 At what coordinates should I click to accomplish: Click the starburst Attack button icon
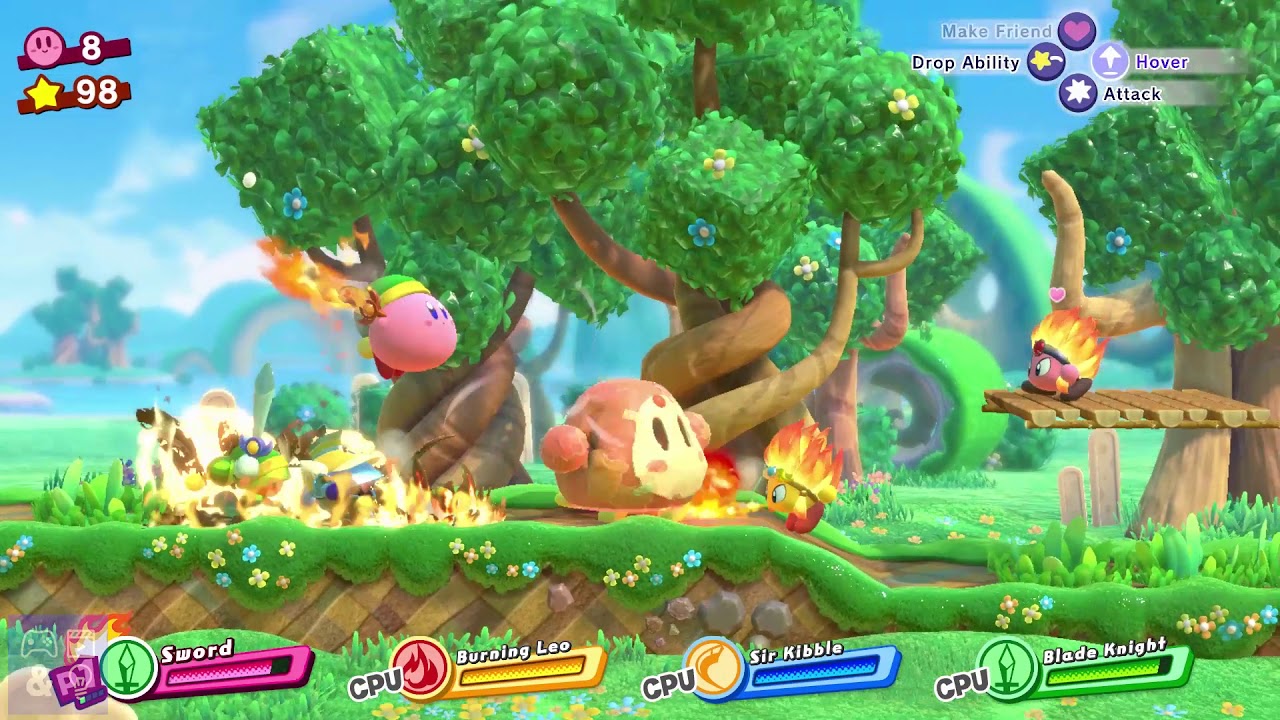pyautogui.click(x=1079, y=93)
